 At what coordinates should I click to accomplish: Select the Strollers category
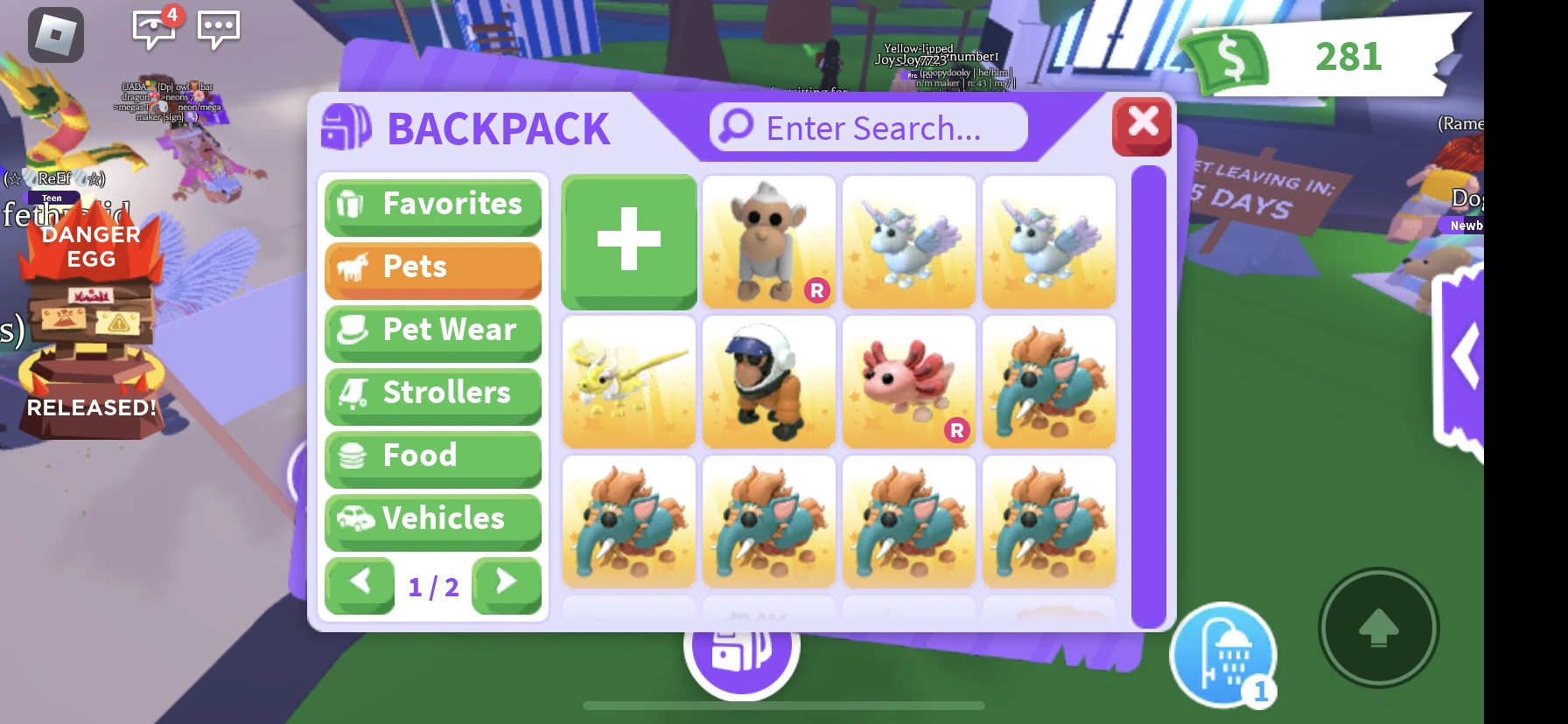coord(432,393)
